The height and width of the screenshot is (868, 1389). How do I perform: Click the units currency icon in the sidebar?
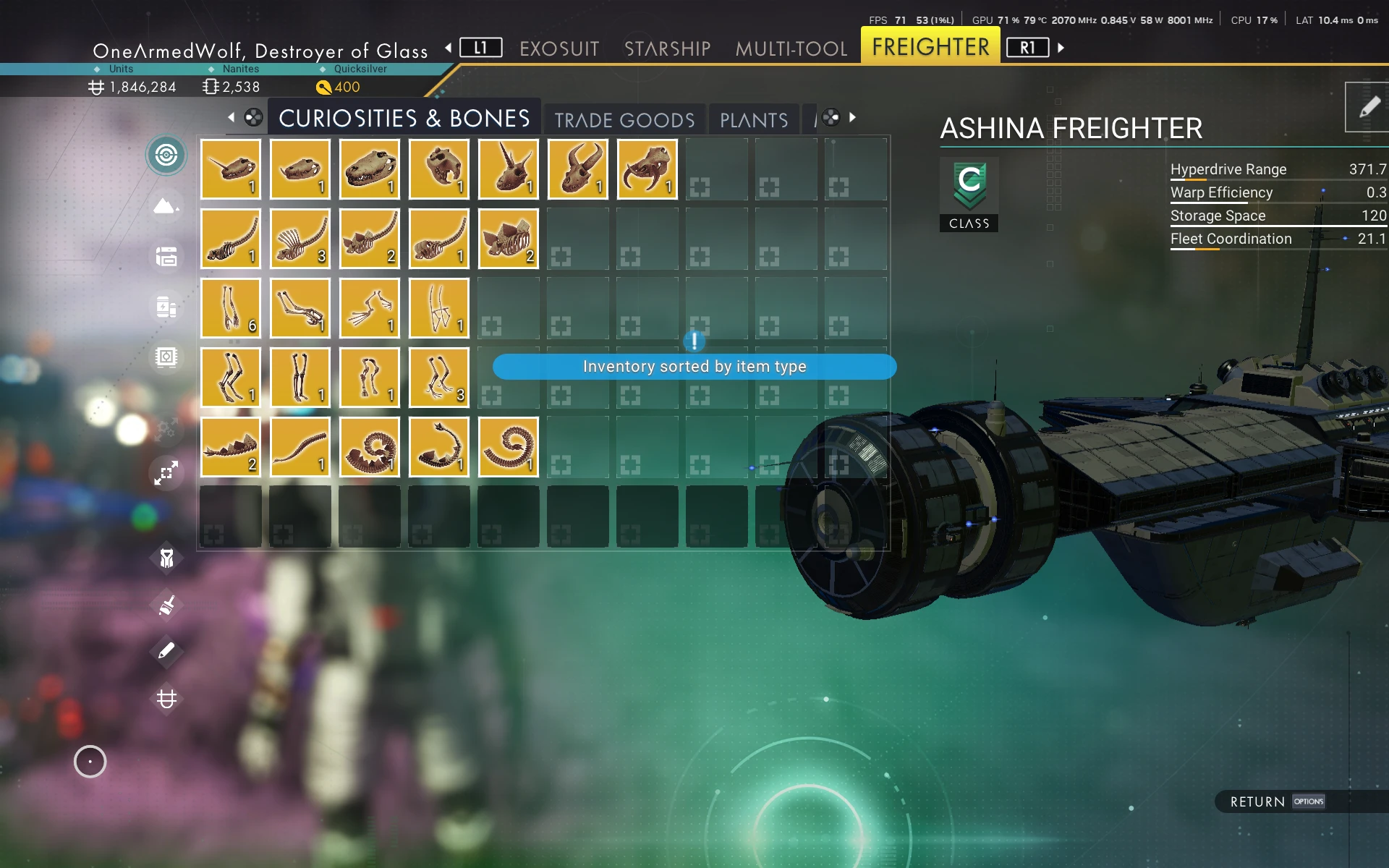pos(166,699)
